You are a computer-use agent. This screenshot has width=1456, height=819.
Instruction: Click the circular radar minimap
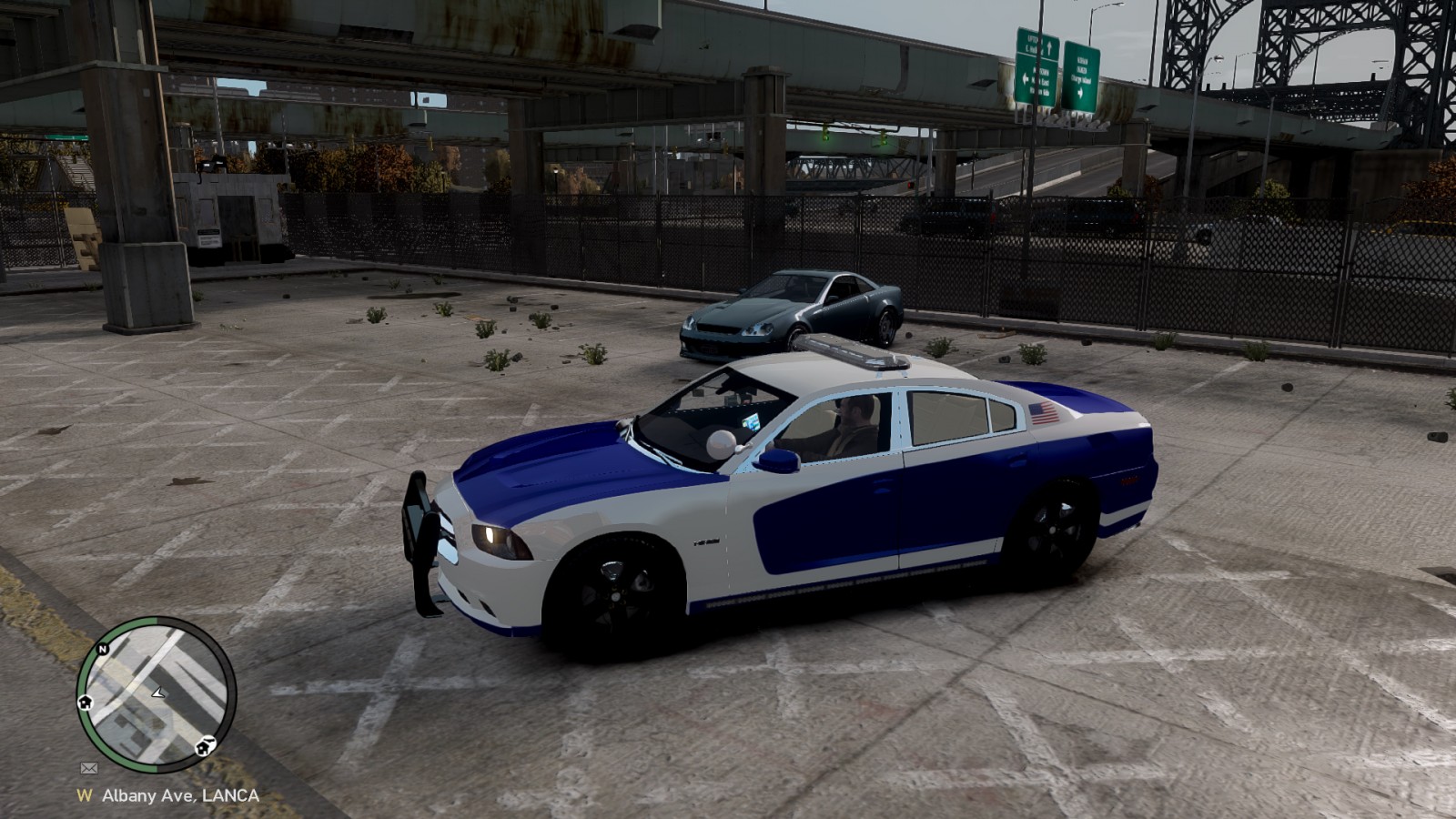tap(156, 694)
